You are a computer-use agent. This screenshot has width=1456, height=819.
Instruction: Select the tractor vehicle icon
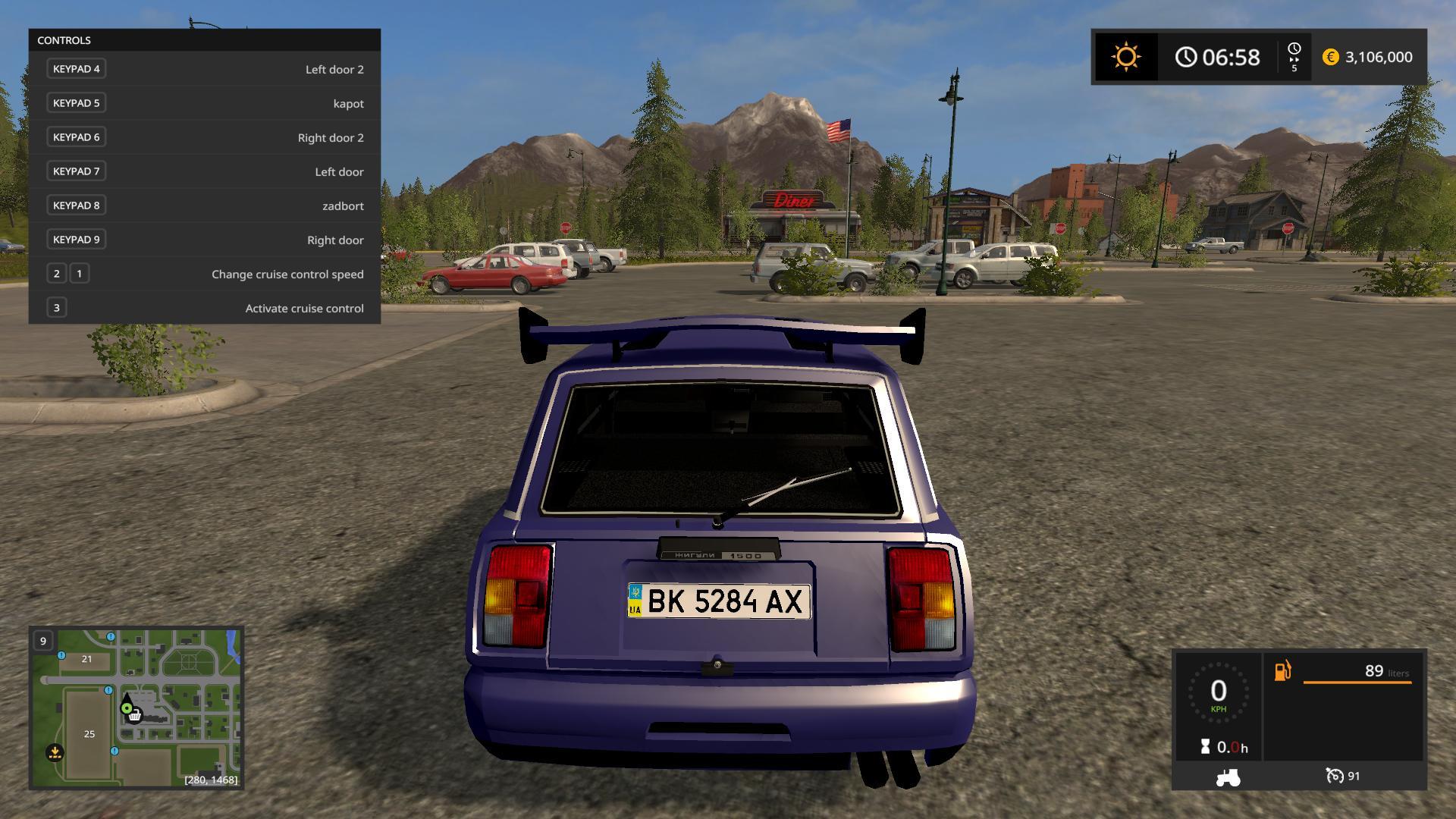[1228, 777]
